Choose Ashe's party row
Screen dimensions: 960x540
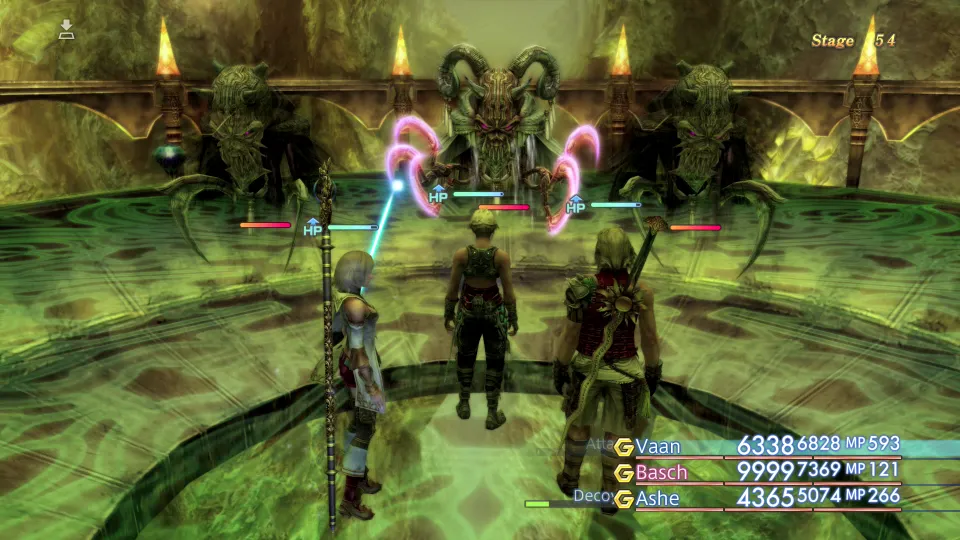pos(658,497)
